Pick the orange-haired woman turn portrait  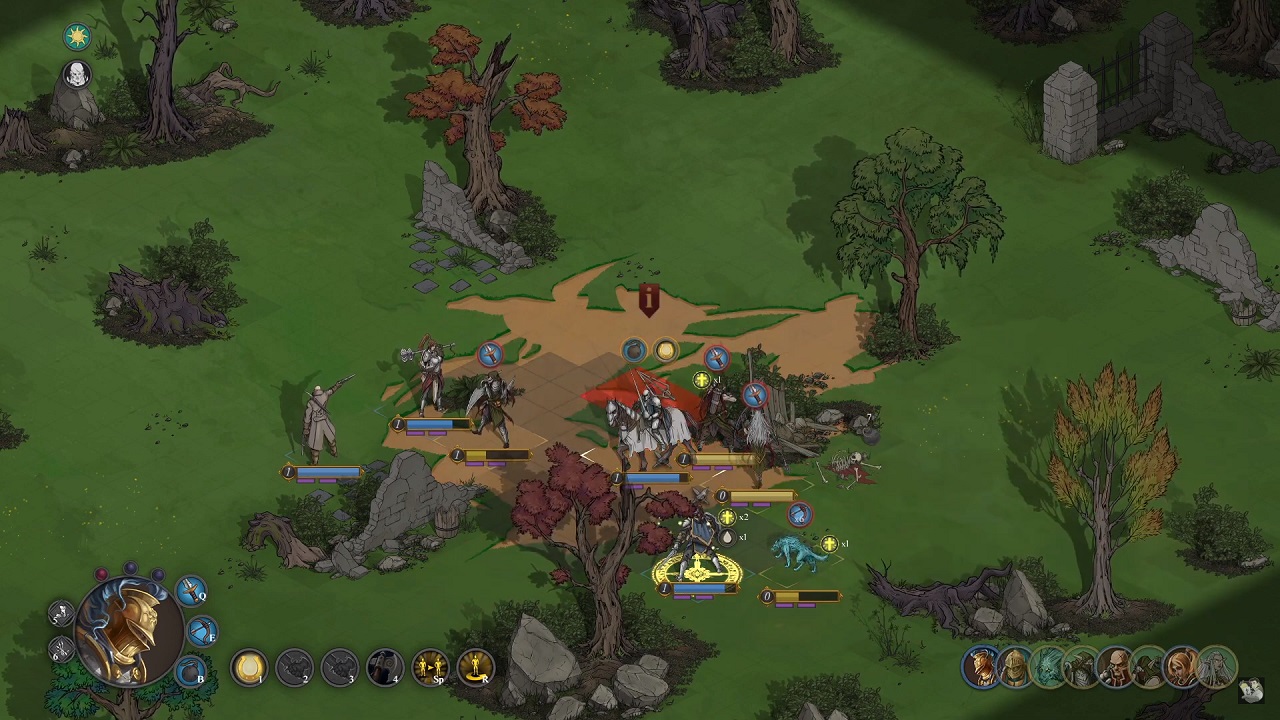point(1182,667)
